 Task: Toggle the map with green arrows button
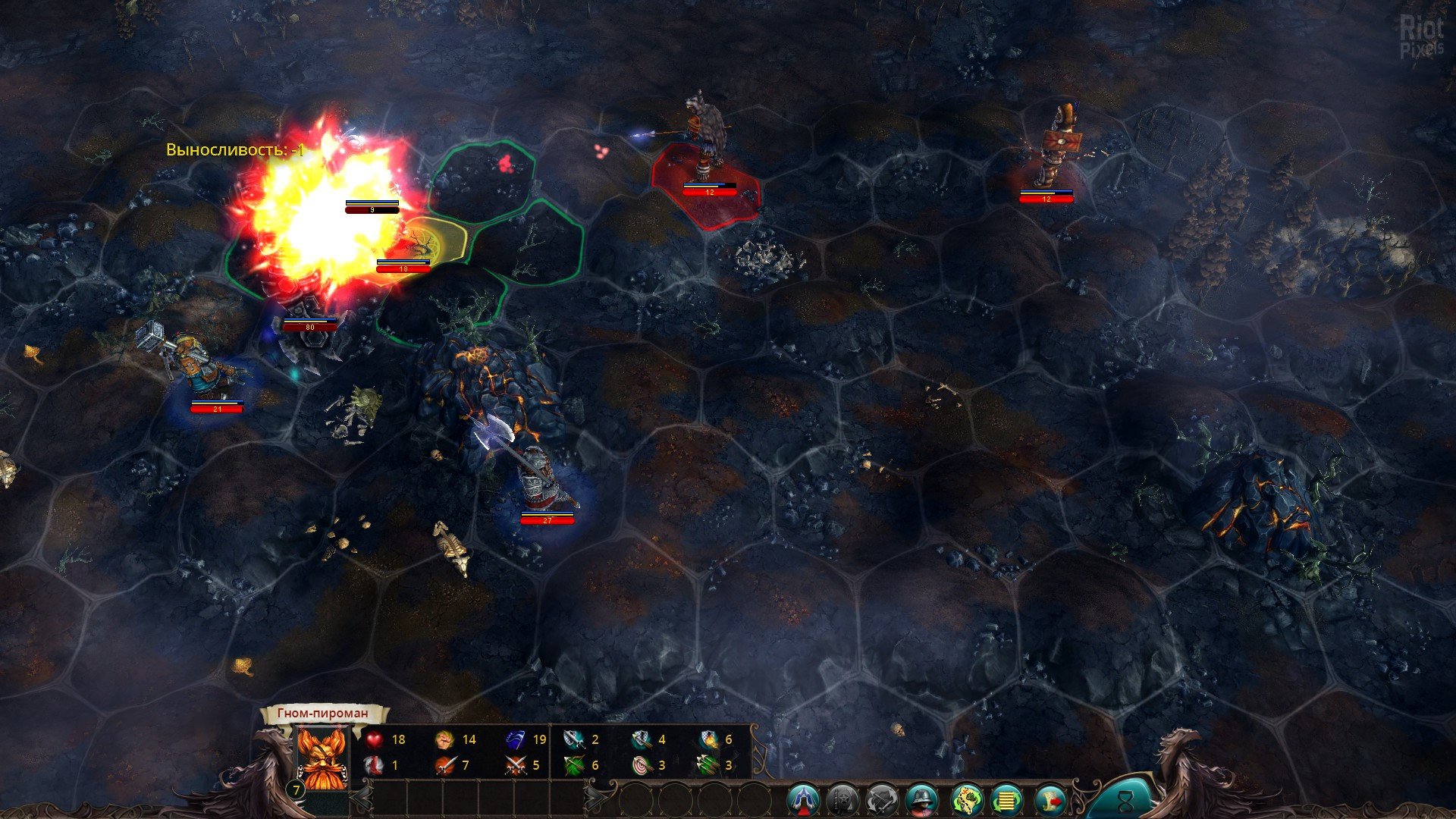coord(967,799)
